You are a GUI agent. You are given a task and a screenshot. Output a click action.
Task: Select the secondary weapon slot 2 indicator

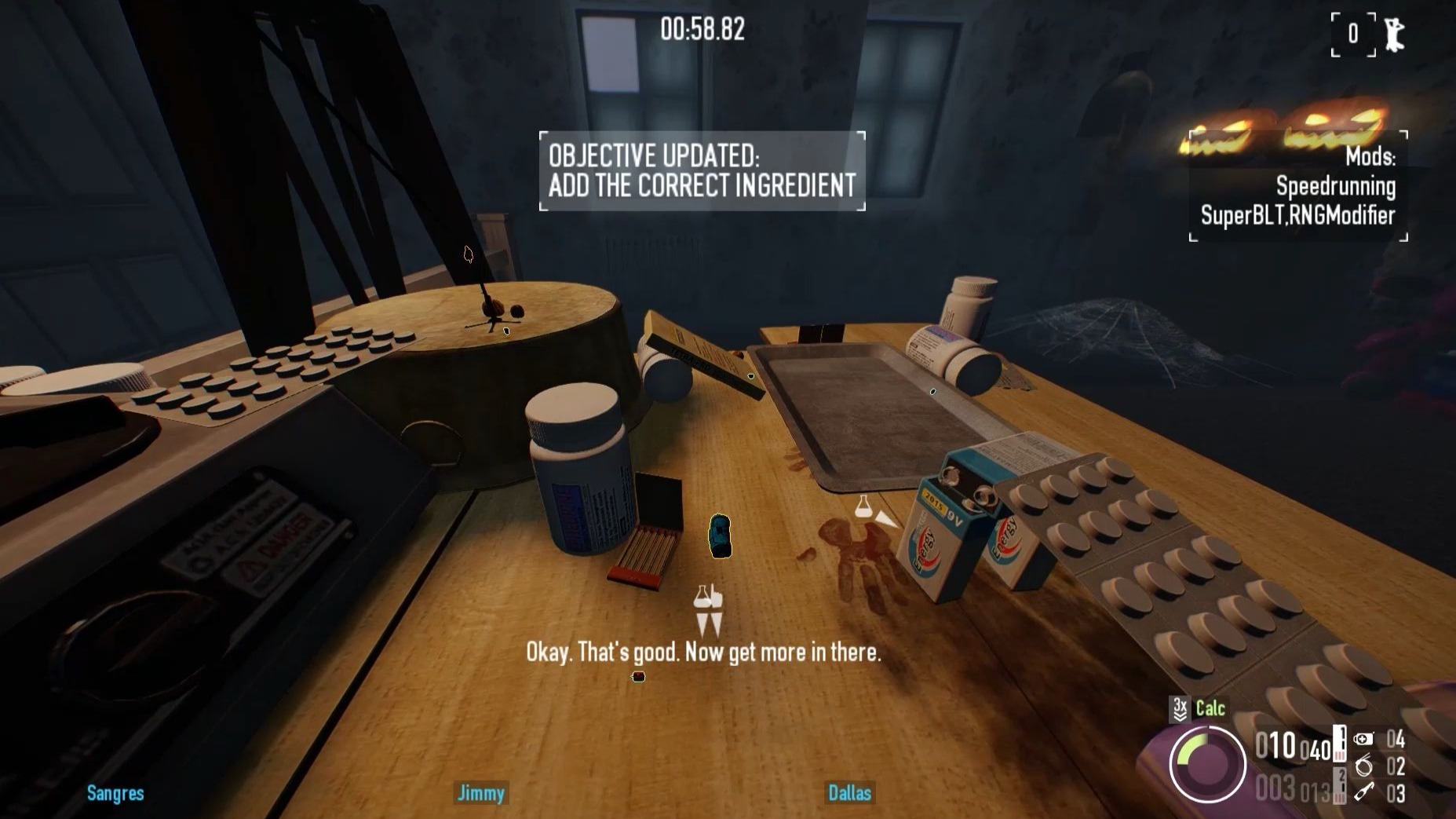coord(1341,785)
